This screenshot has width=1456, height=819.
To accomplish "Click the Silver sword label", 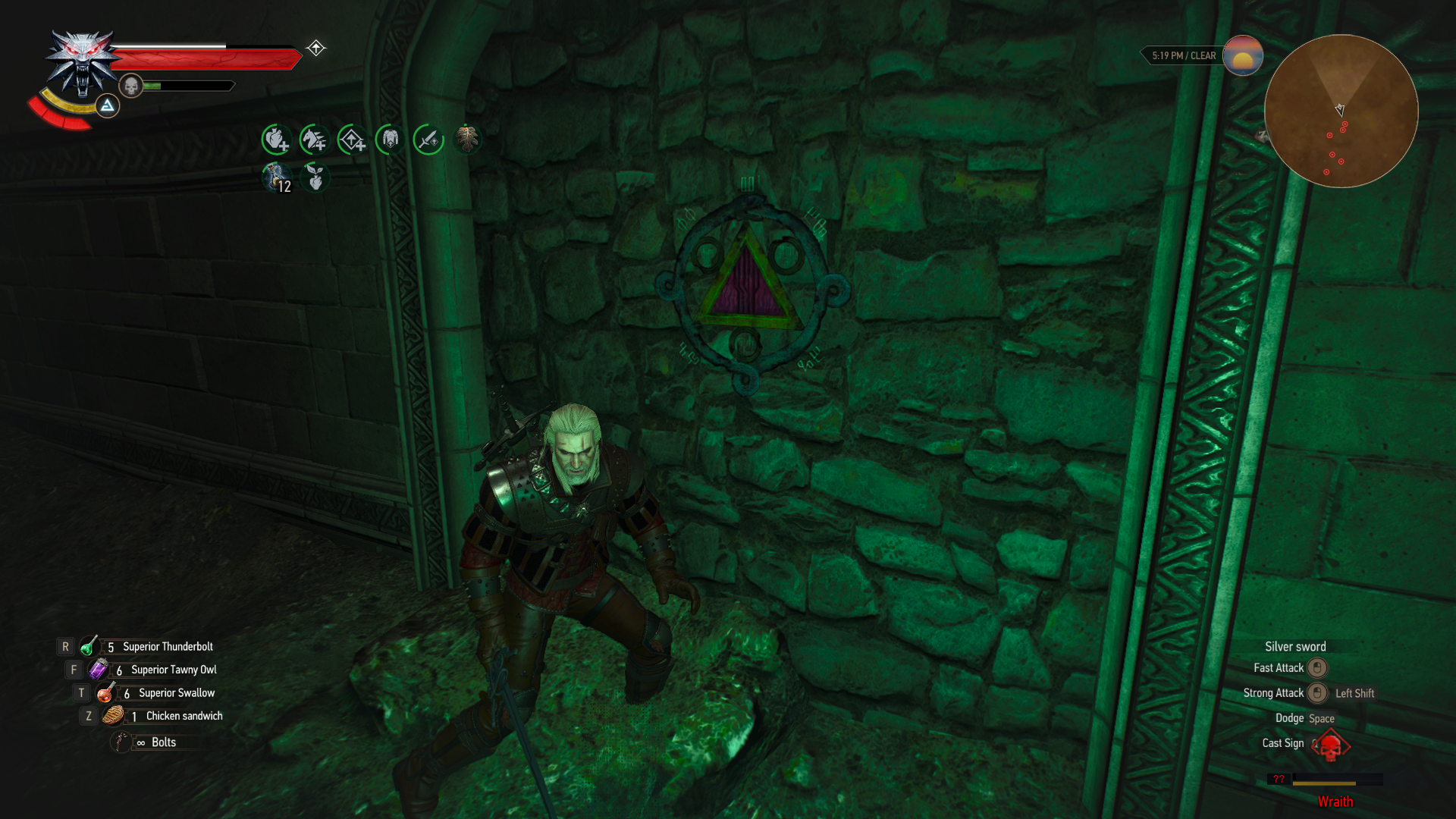I will click(x=1294, y=646).
